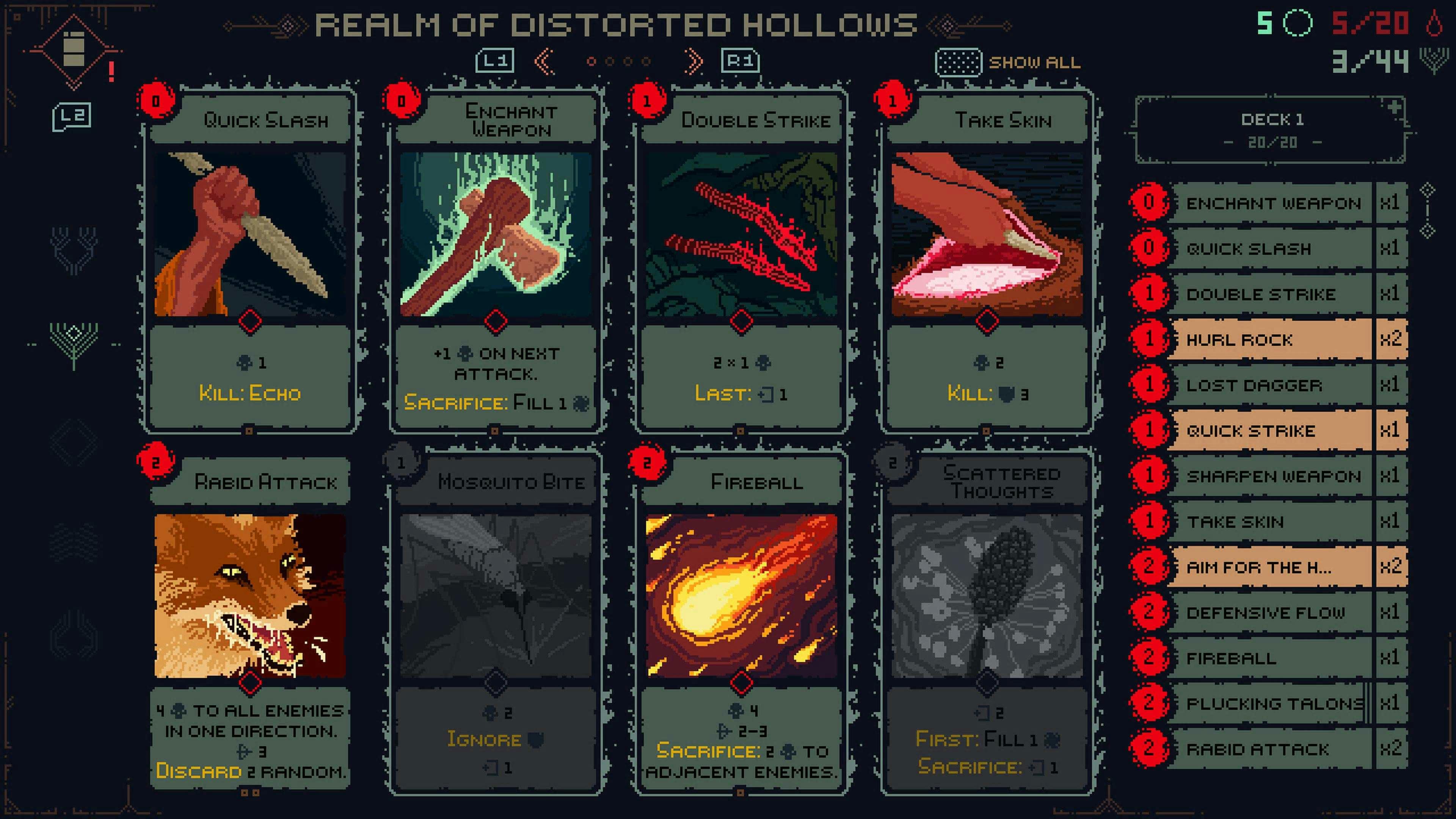Click Plucking Talons in the deck list
Screen dimensions: 1456x819
click(1269, 704)
